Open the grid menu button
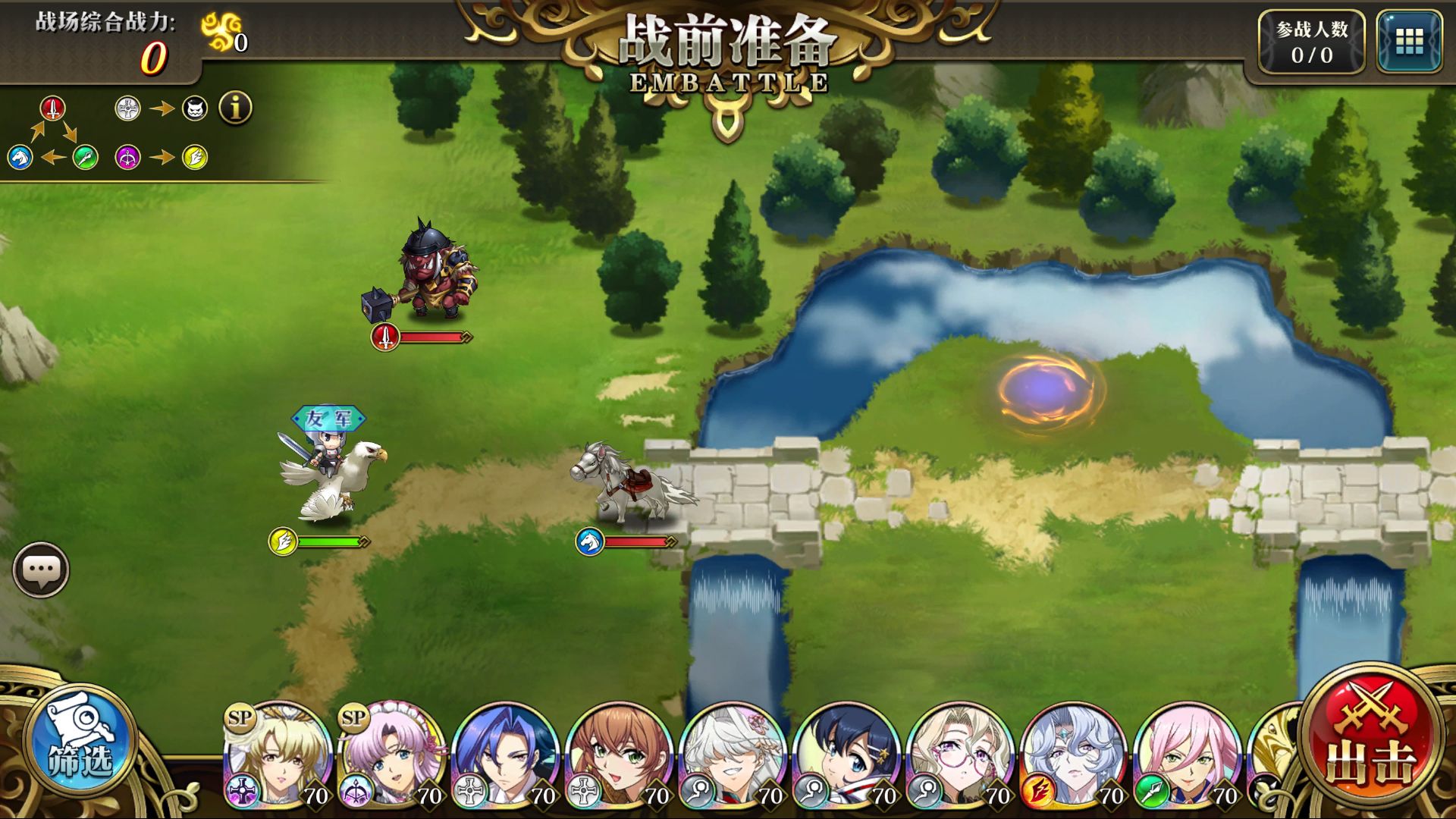The image size is (1456, 819). (x=1409, y=42)
